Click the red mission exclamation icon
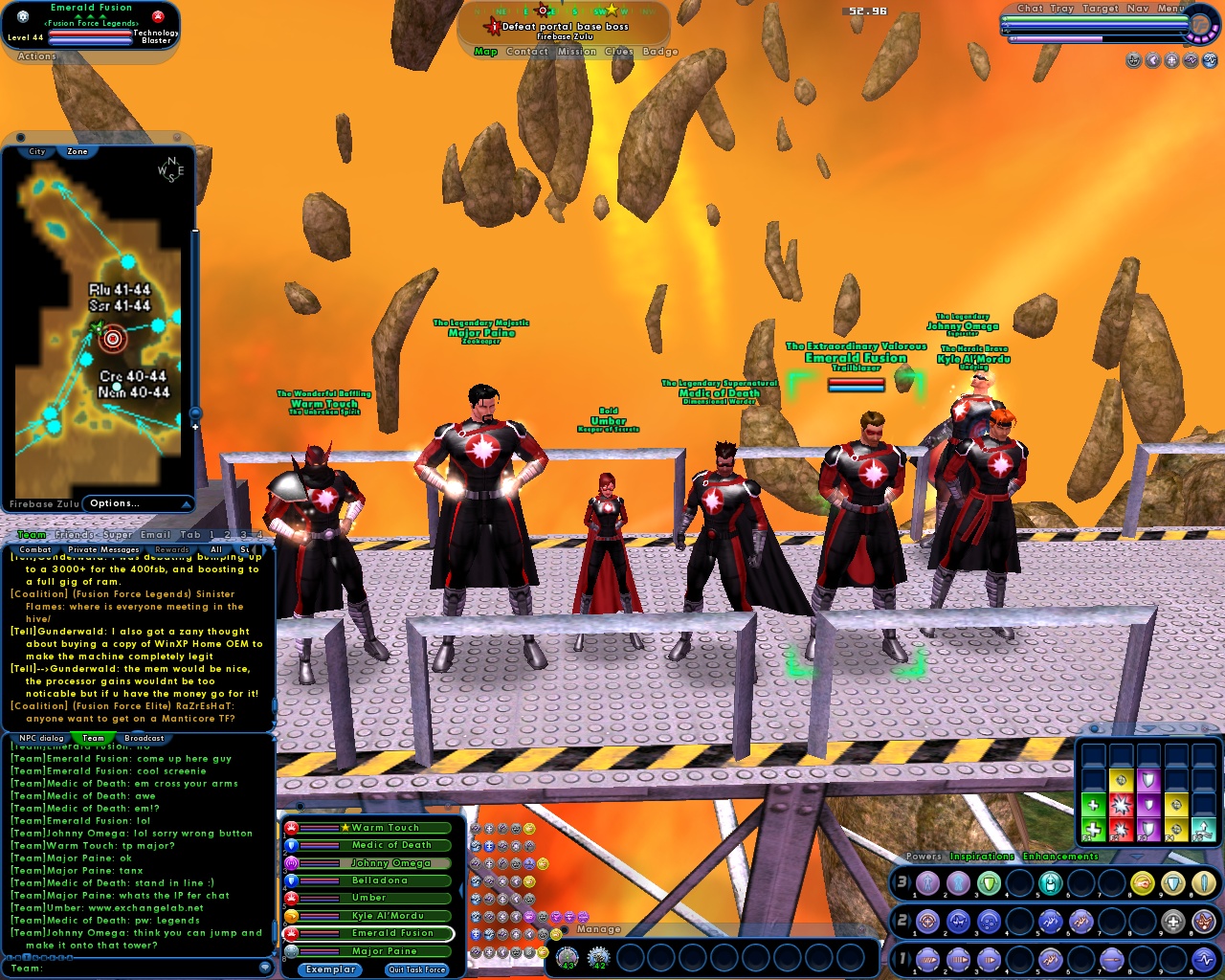Screen dimensions: 1225x980 pyautogui.click(x=493, y=26)
